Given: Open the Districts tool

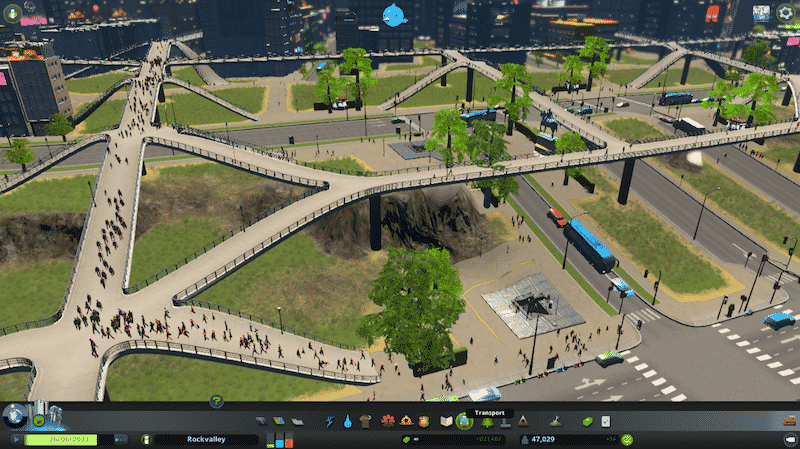Looking at the screenshot, I should coord(296,422).
